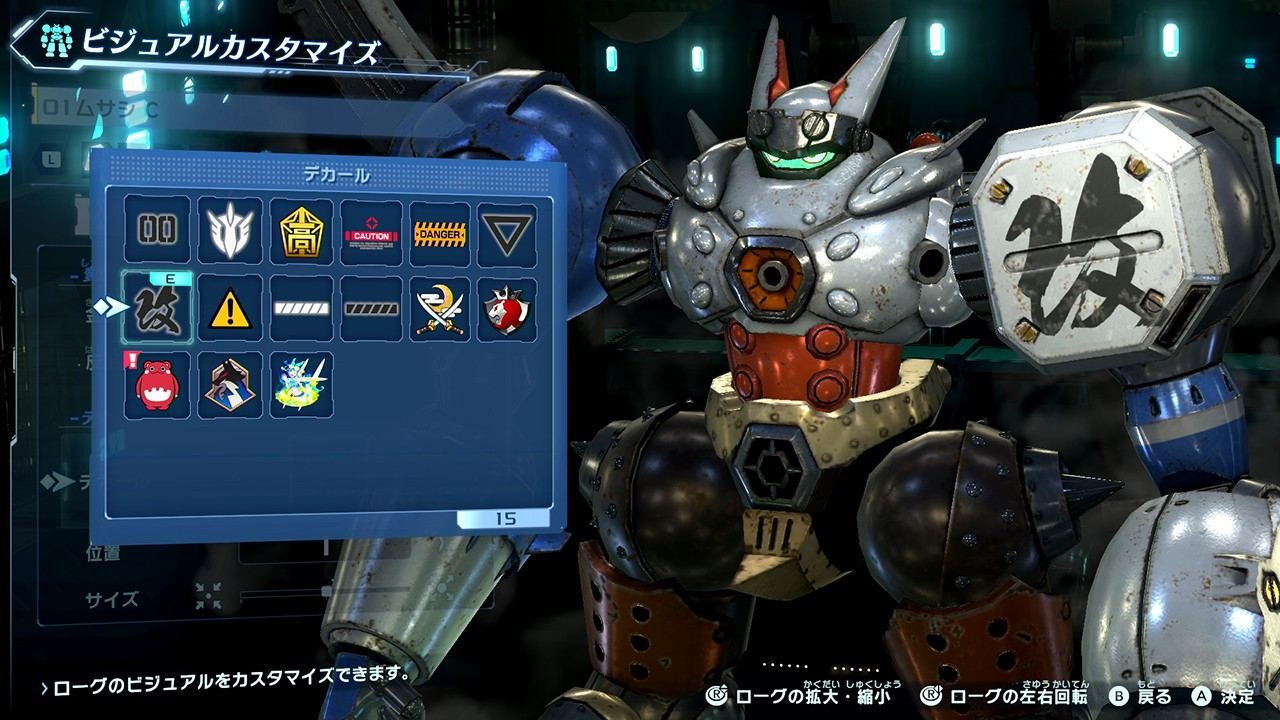Select the blue anime character decal thumbnail
Image resolution: width=1280 pixels, height=720 pixels.
pos(302,383)
